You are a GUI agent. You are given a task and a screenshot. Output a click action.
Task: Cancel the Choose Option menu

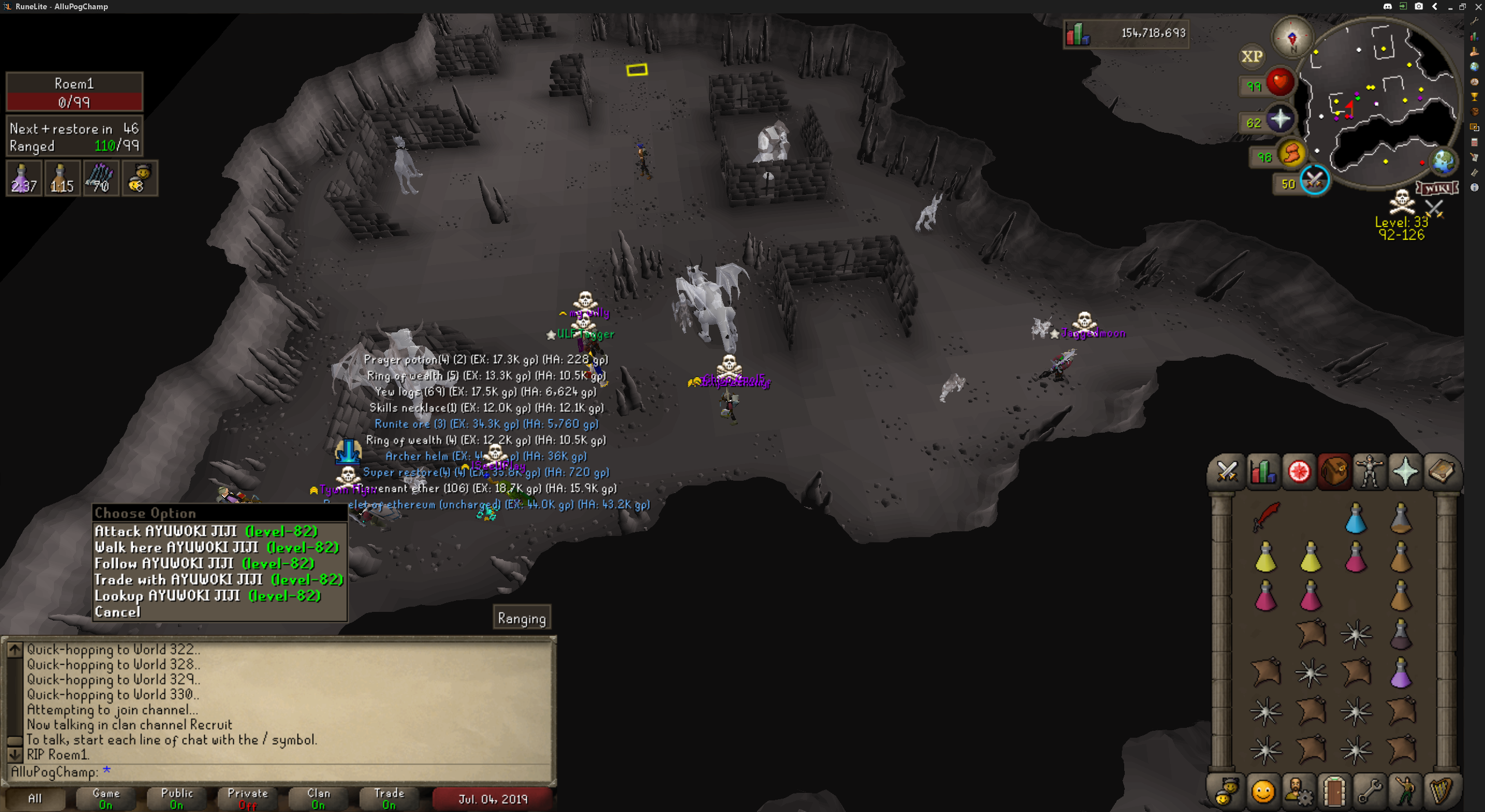(x=118, y=612)
